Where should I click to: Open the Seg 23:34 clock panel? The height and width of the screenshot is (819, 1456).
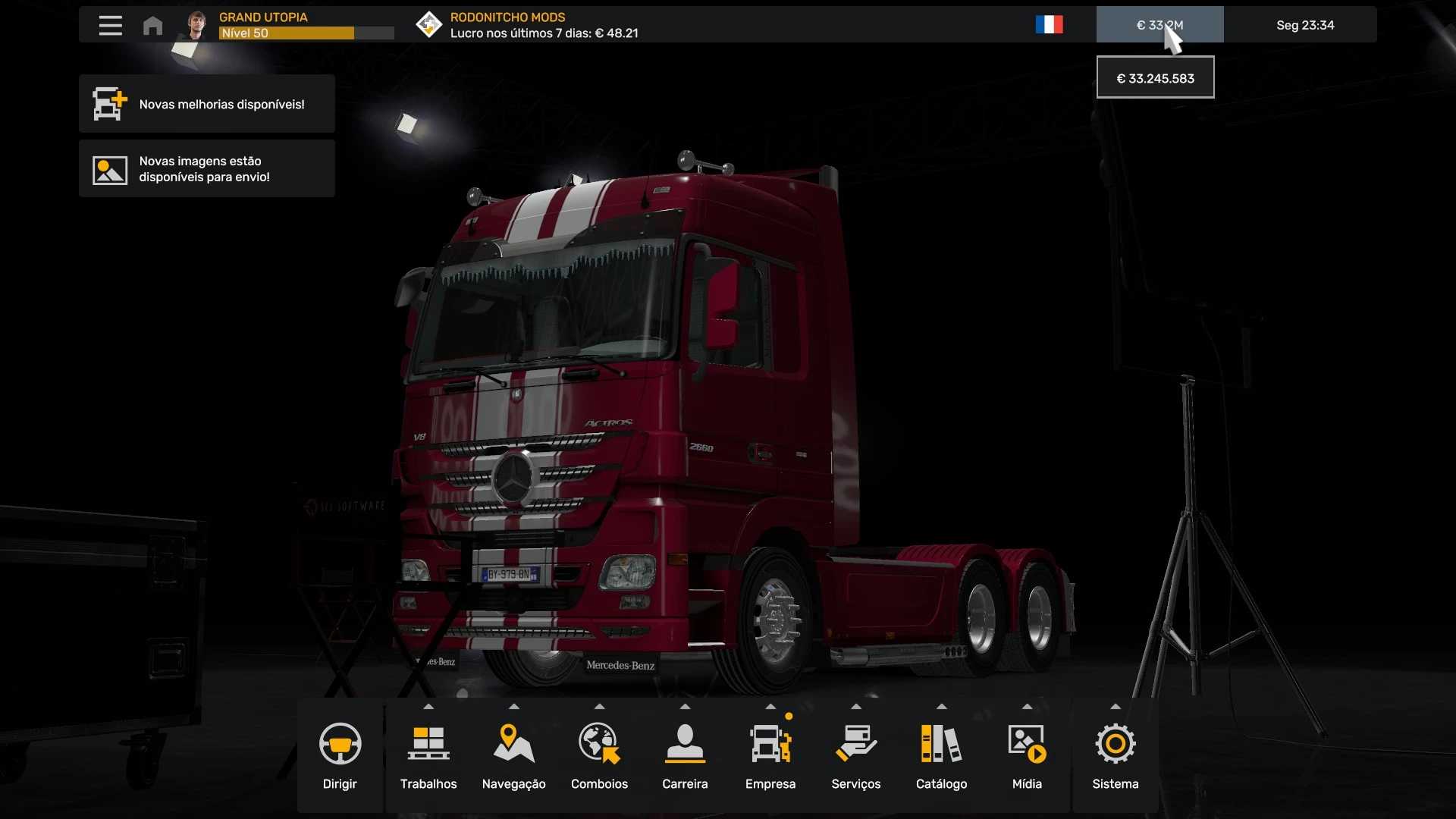pos(1304,25)
